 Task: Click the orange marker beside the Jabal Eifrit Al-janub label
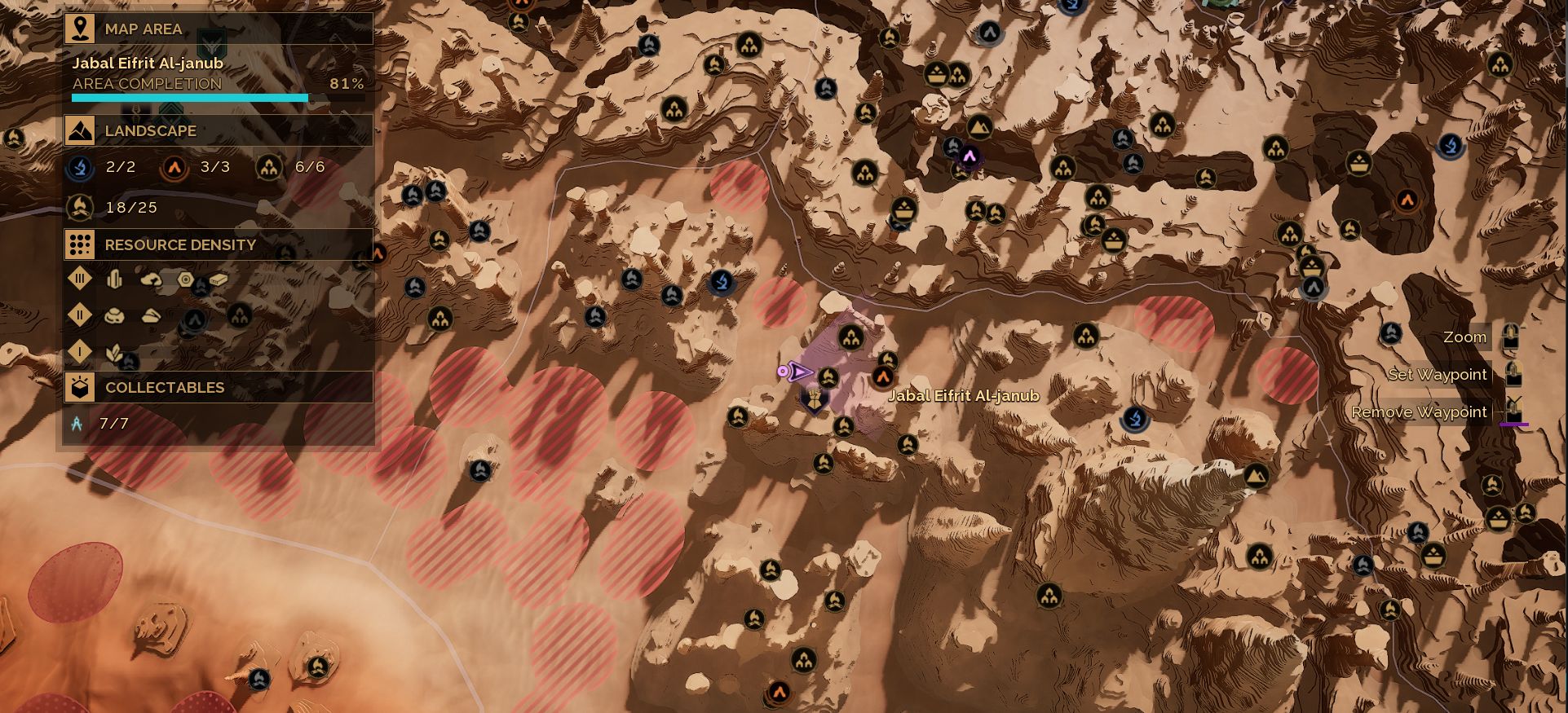[x=882, y=376]
